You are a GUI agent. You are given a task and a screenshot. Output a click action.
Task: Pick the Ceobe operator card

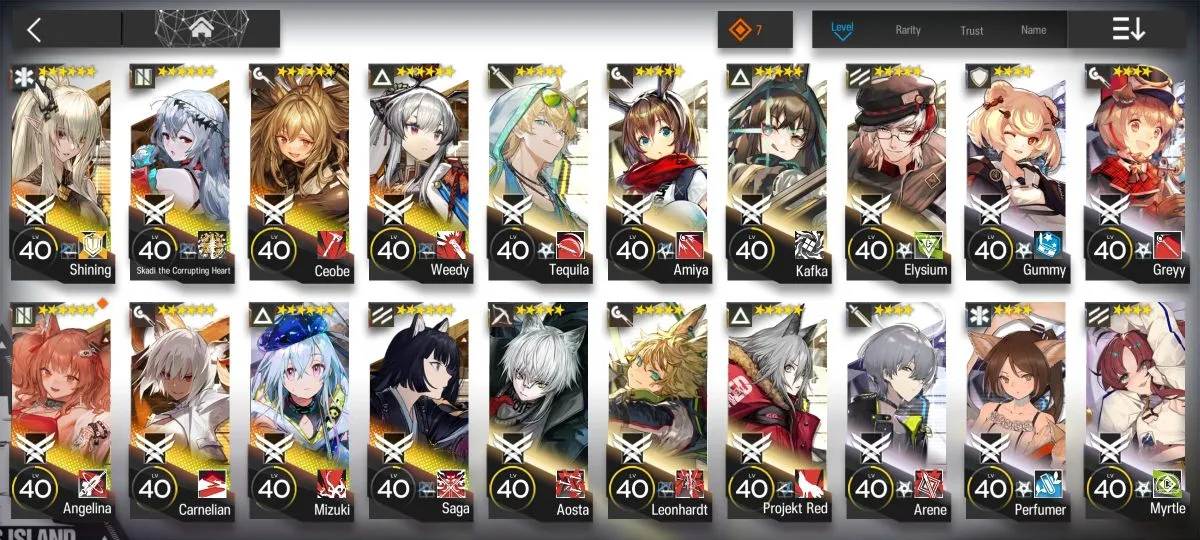(x=299, y=170)
